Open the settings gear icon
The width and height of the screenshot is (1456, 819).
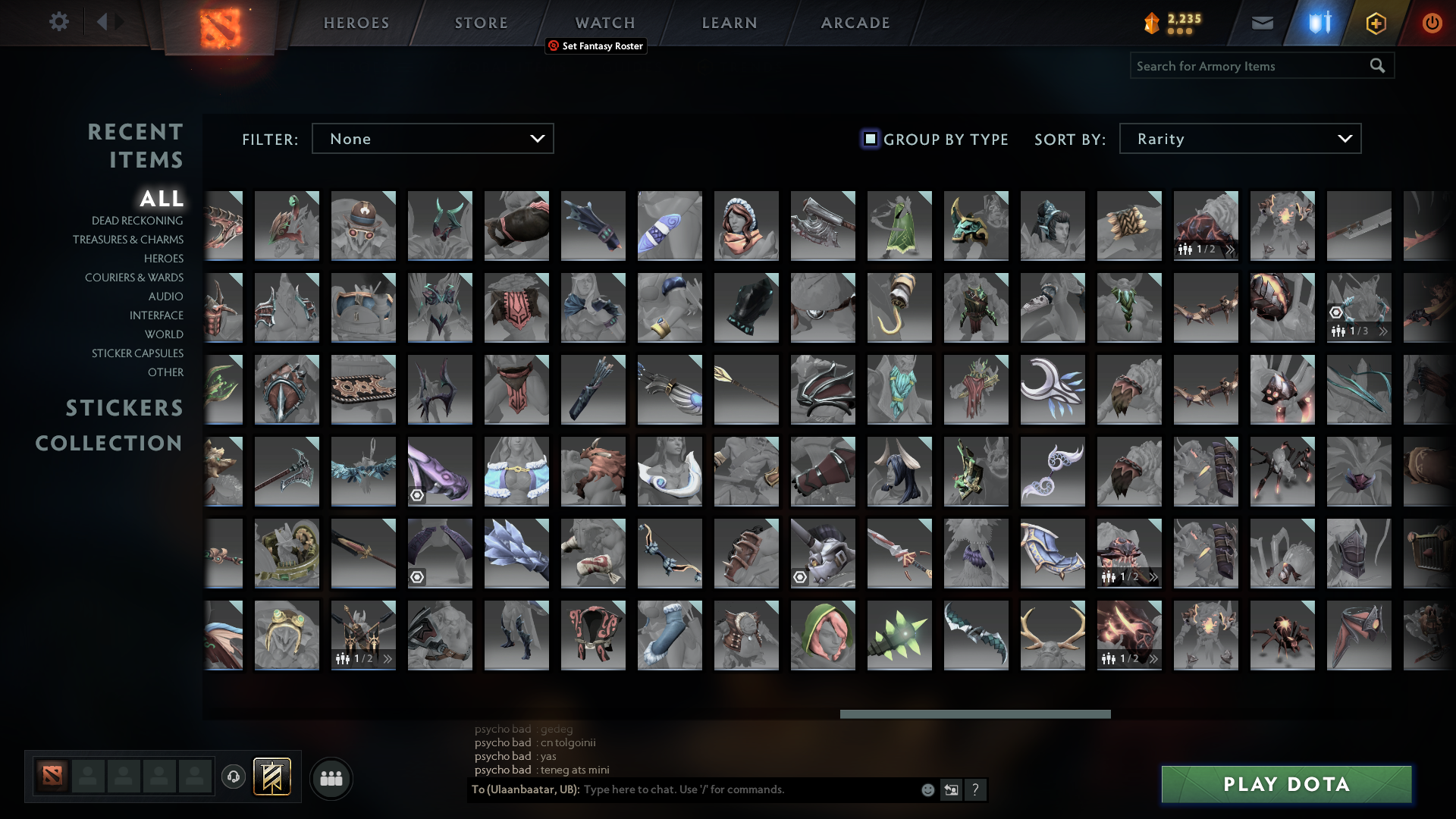point(59,22)
